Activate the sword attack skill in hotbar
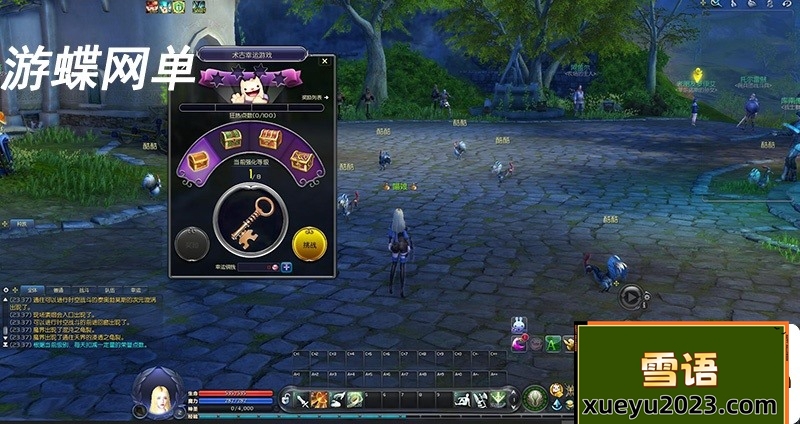The image size is (800, 424). (301, 400)
